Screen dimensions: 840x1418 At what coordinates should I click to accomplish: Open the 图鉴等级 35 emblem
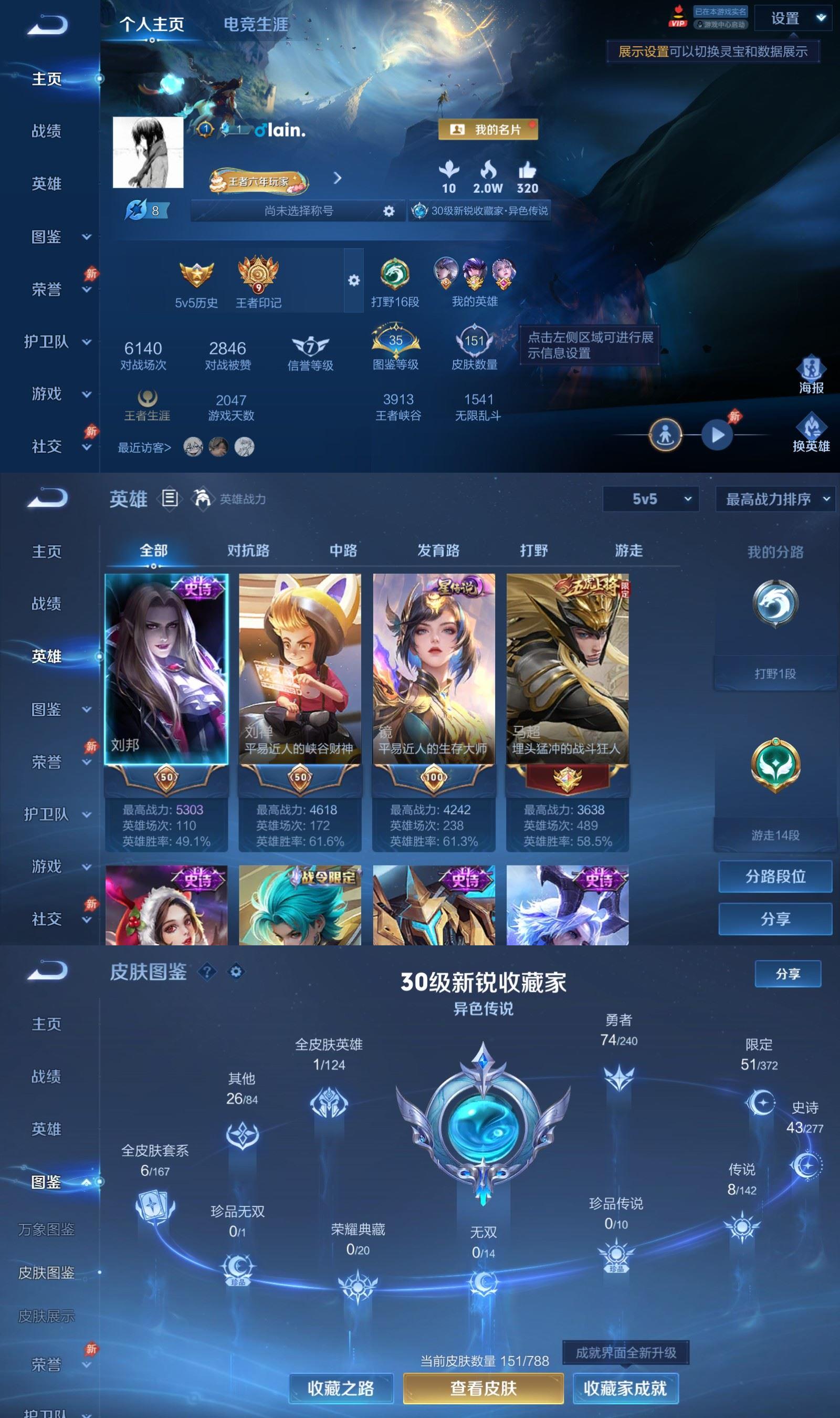pyautogui.click(x=395, y=340)
